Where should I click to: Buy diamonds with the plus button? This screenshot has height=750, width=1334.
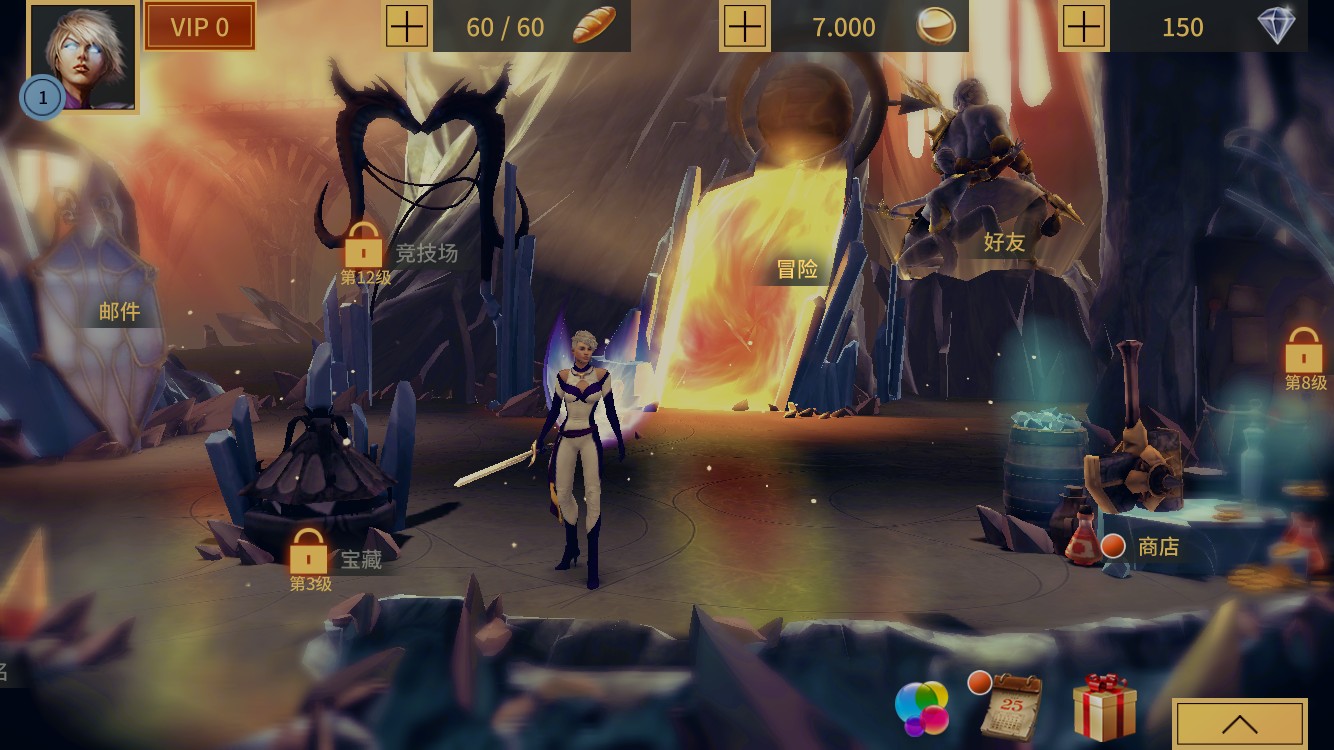tap(1084, 26)
